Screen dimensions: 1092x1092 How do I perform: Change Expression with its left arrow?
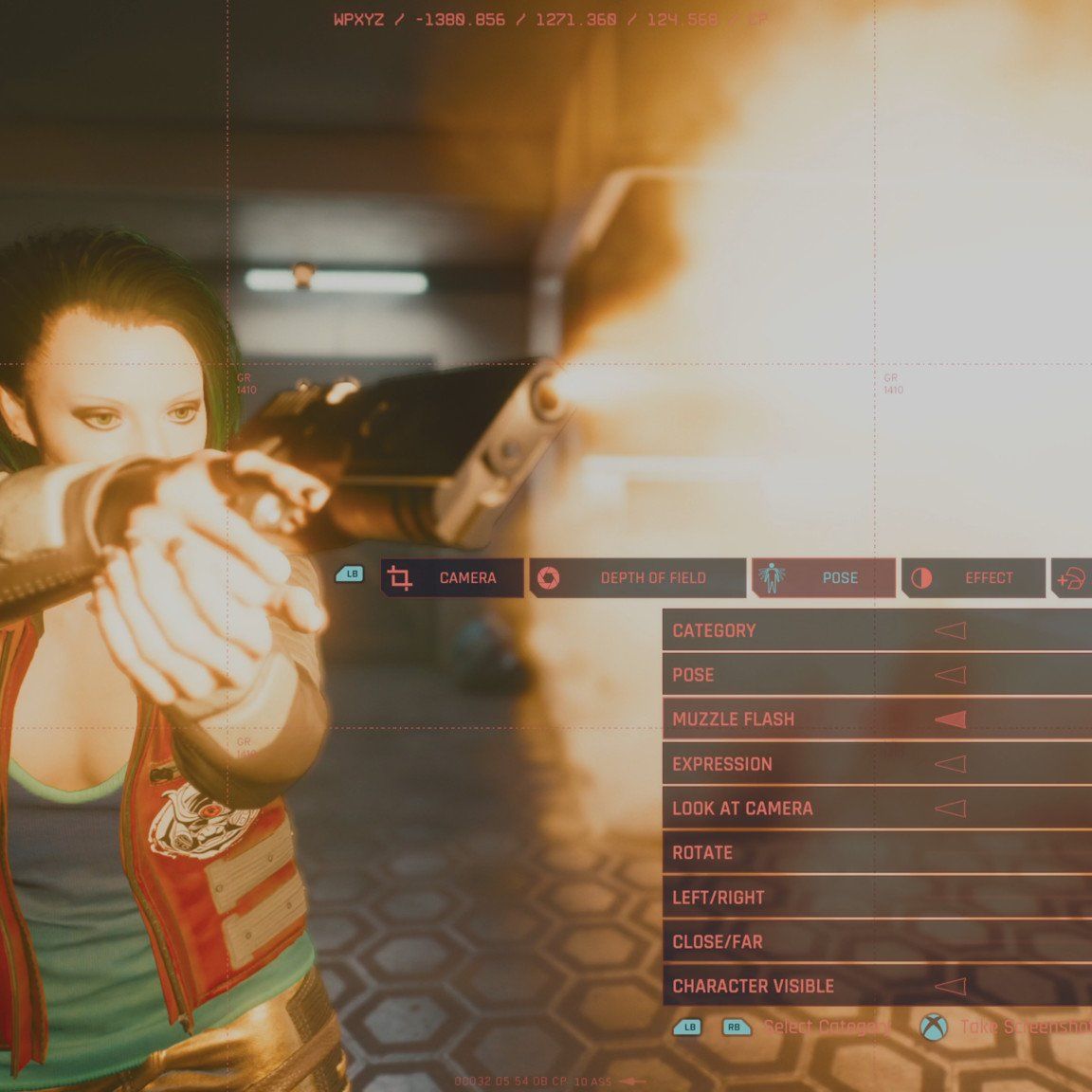pos(951,764)
